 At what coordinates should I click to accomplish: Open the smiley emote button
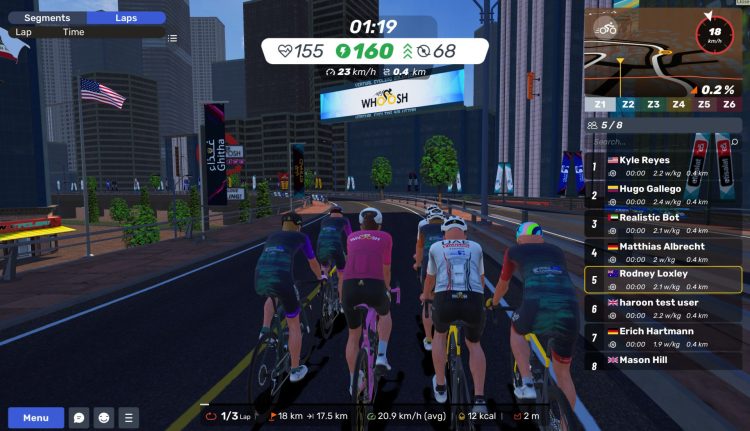pyautogui.click(x=104, y=418)
